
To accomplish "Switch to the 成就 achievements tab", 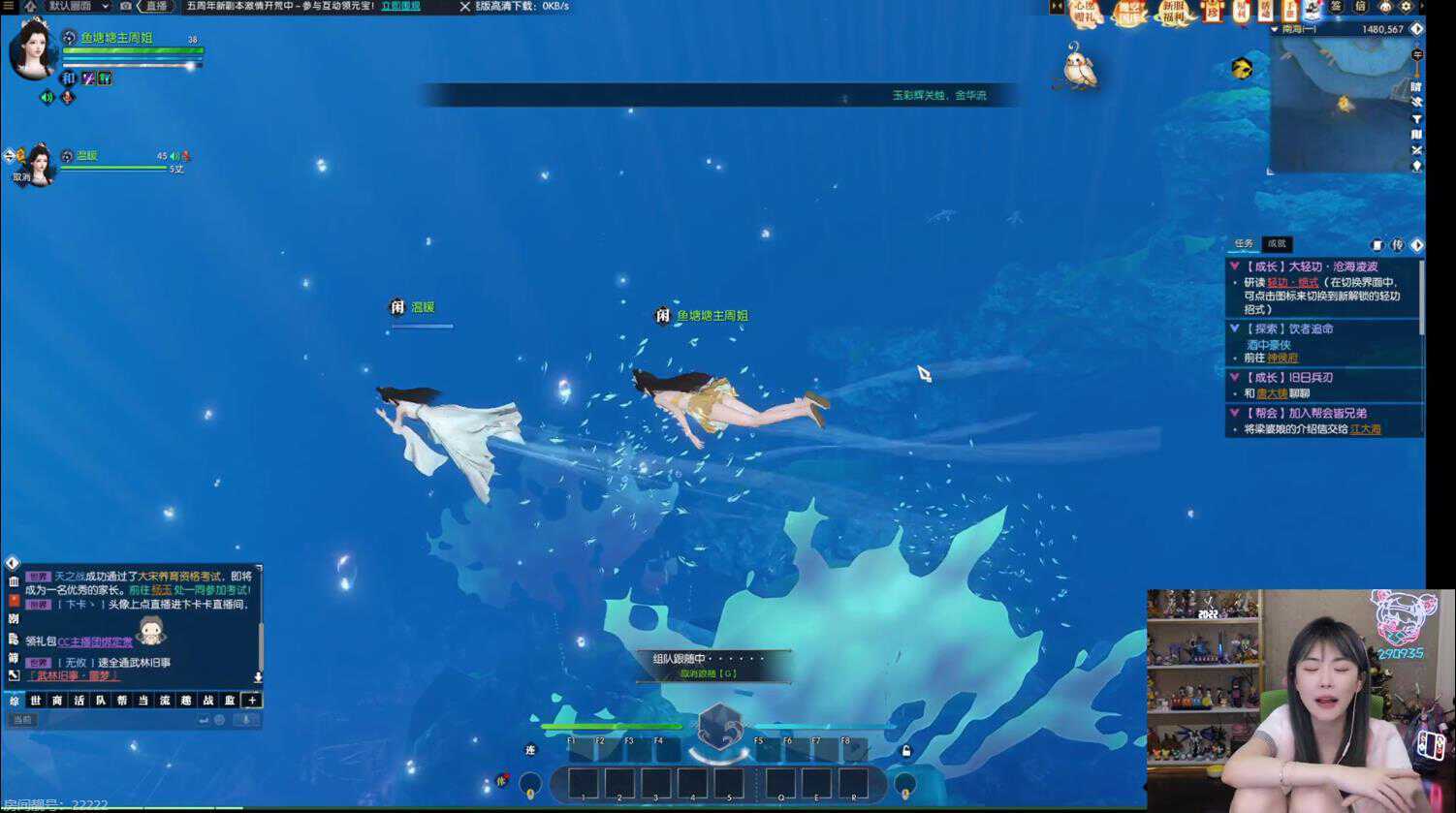I will (x=1277, y=244).
